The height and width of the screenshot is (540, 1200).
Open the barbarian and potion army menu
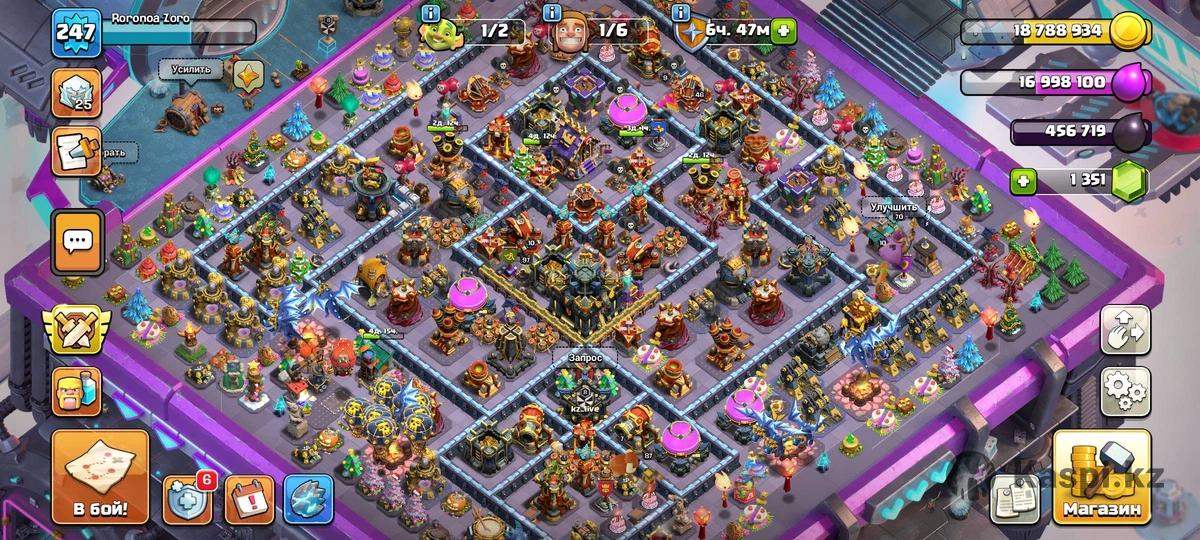click(76, 391)
